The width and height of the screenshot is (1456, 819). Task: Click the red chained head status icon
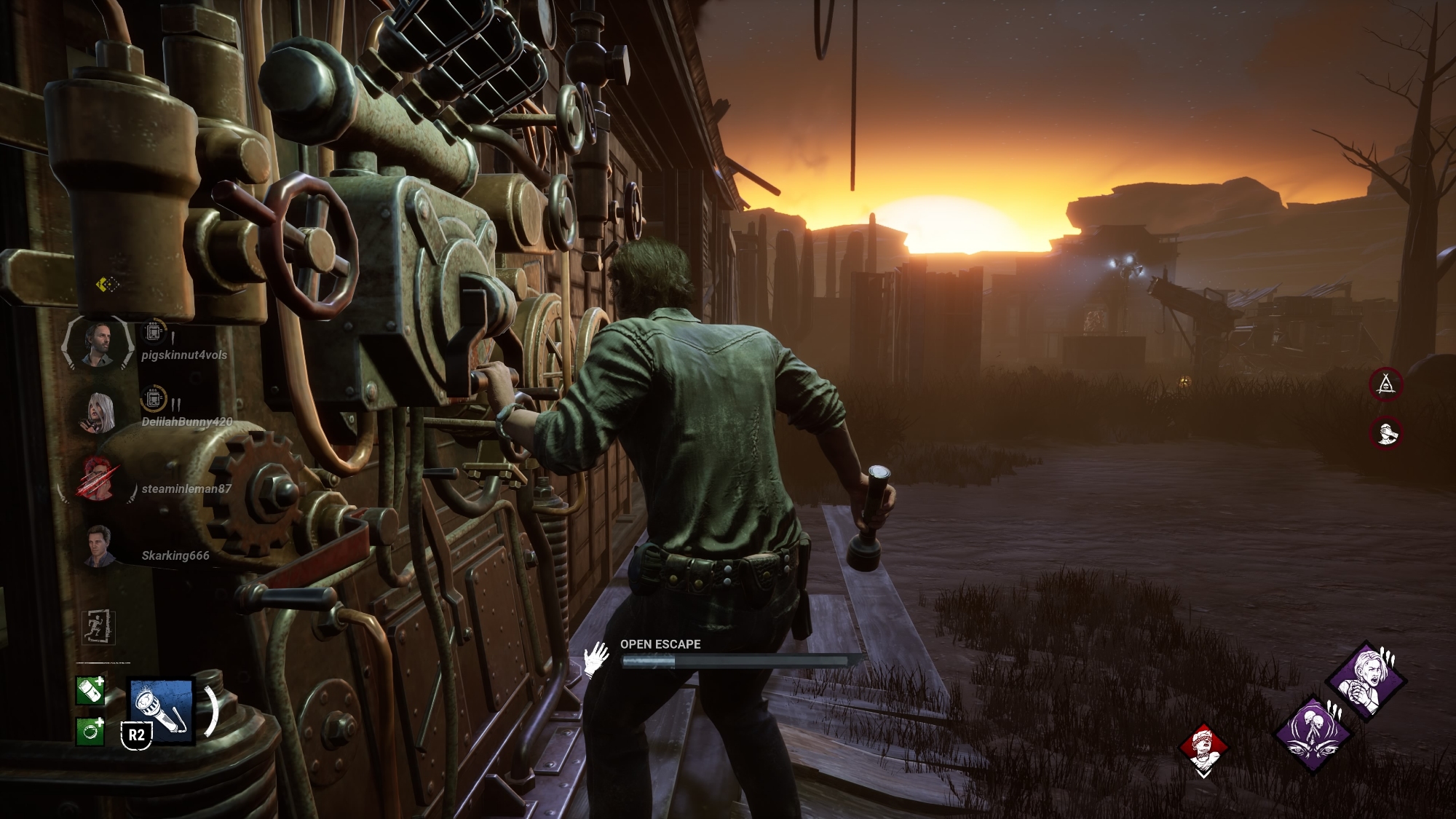click(x=1204, y=750)
